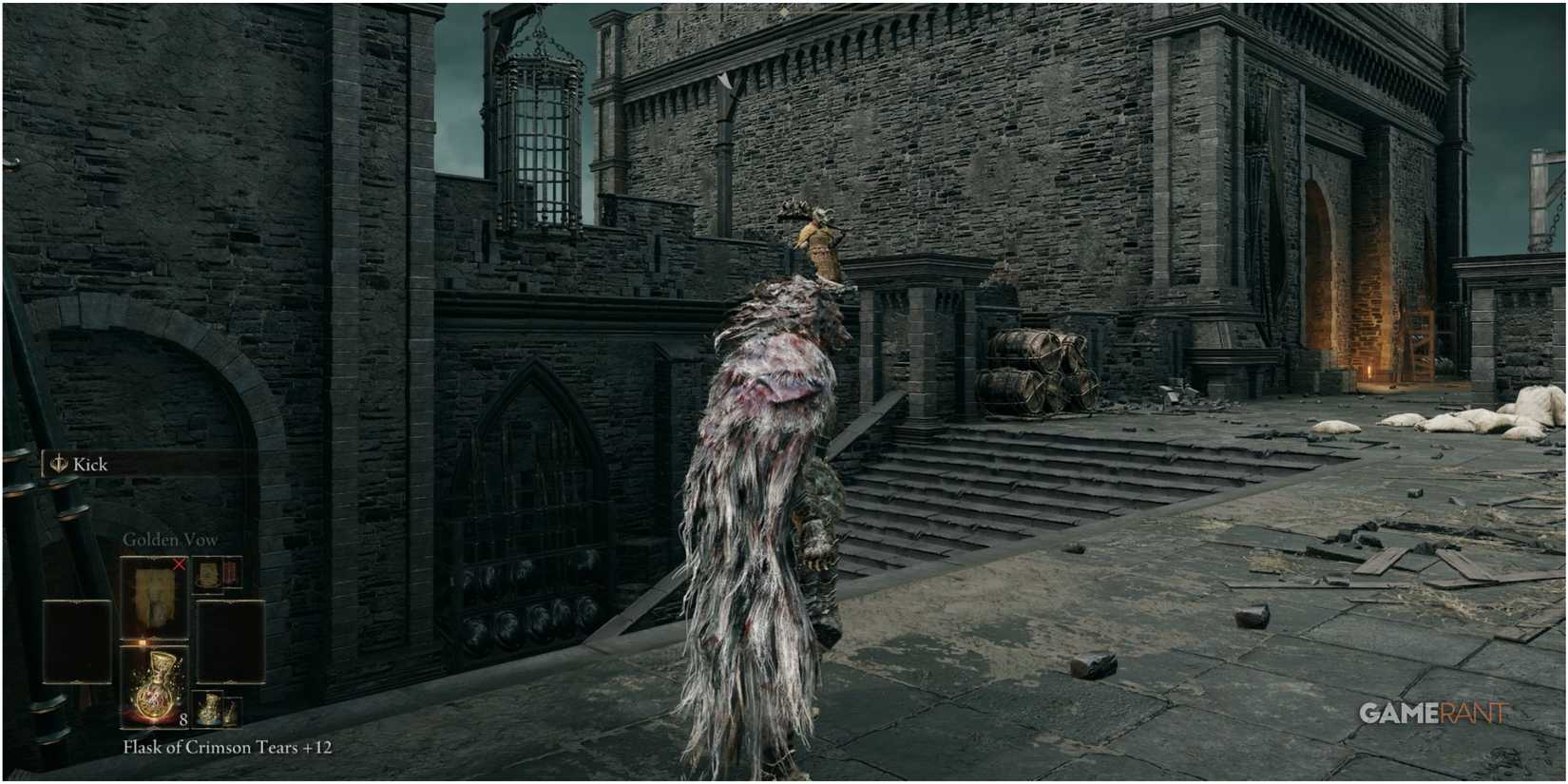Click the Kick text label
This screenshot has height=784, width=1568.
pyautogui.click(x=89, y=464)
